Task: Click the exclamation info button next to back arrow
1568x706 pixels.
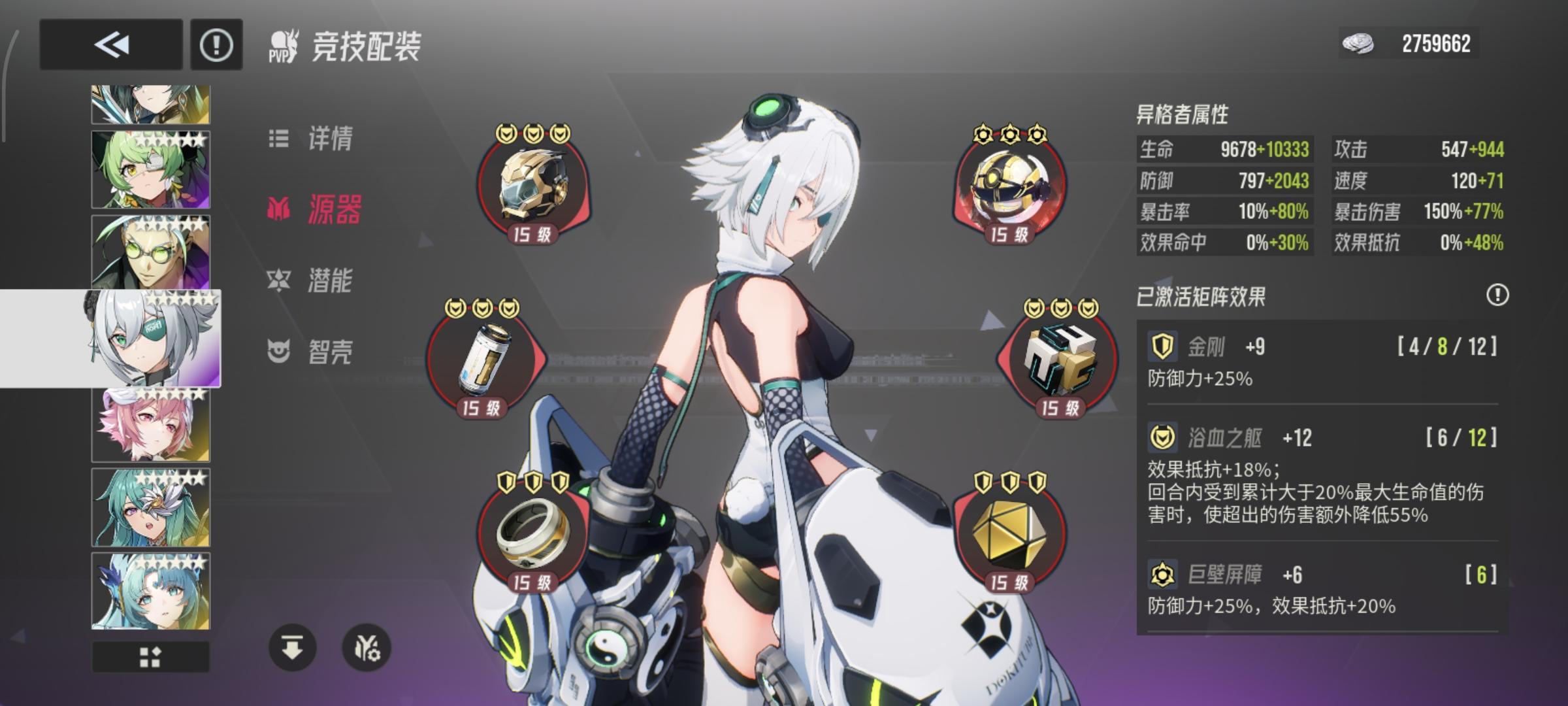Action: pyautogui.click(x=218, y=44)
